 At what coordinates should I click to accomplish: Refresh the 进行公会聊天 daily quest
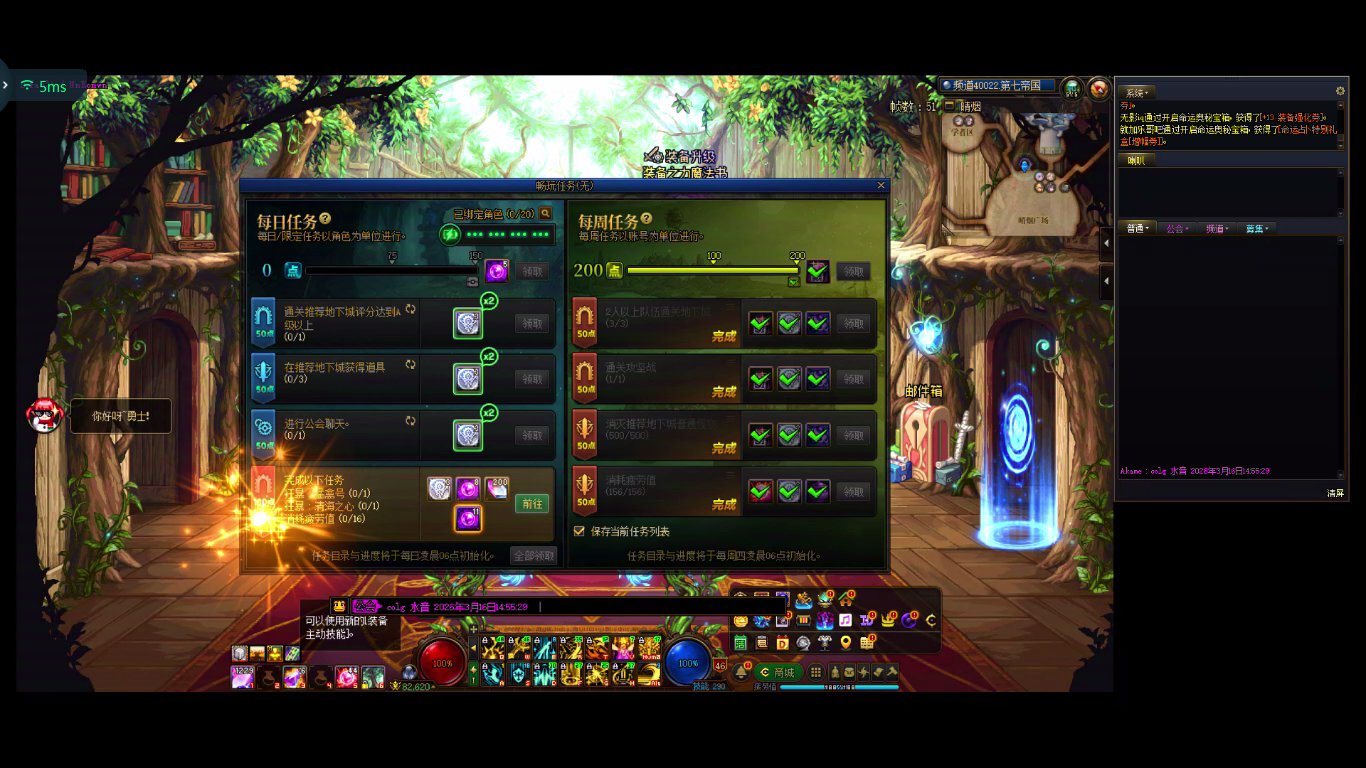(x=410, y=421)
